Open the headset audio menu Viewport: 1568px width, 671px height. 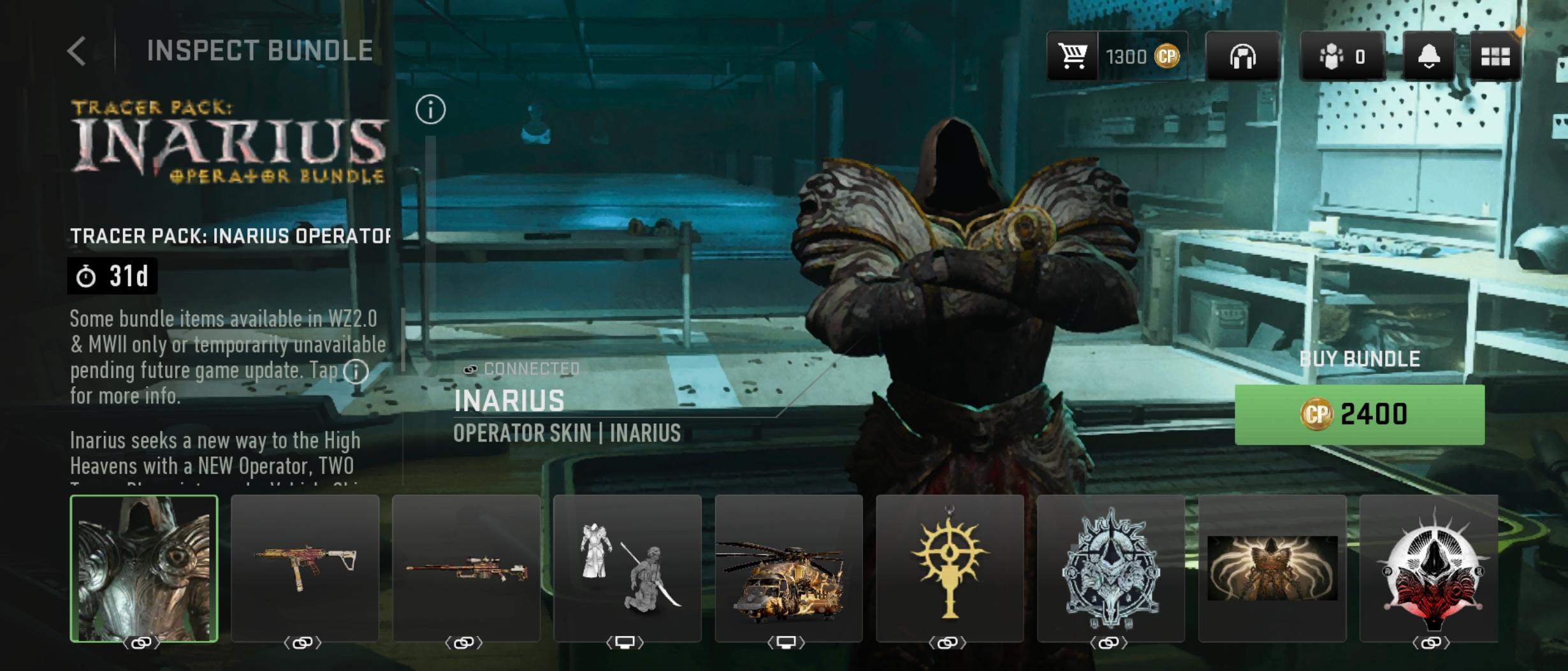pyautogui.click(x=1242, y=56)
